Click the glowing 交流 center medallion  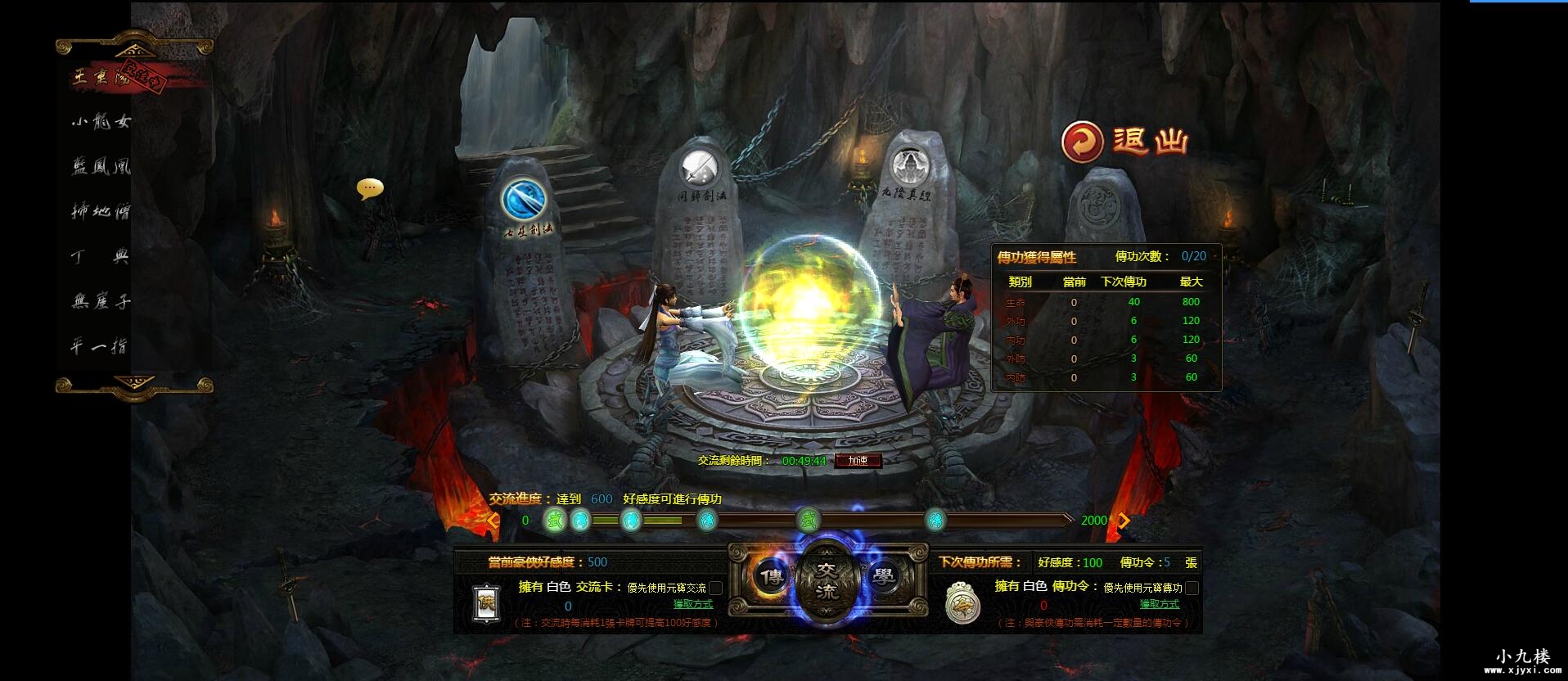(x=825, y=577)
